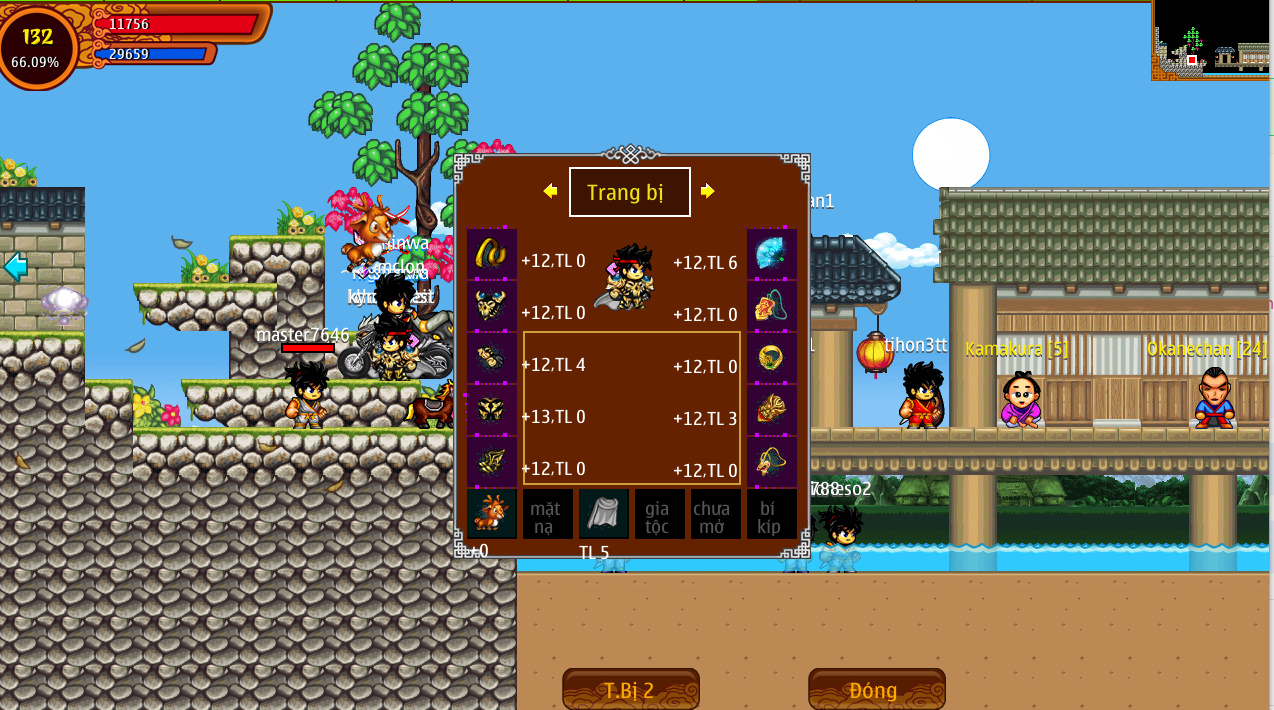This screenshot has width=1274, height=710.
Task: Select the golden headband equipment slot
Action: [491, 254]
